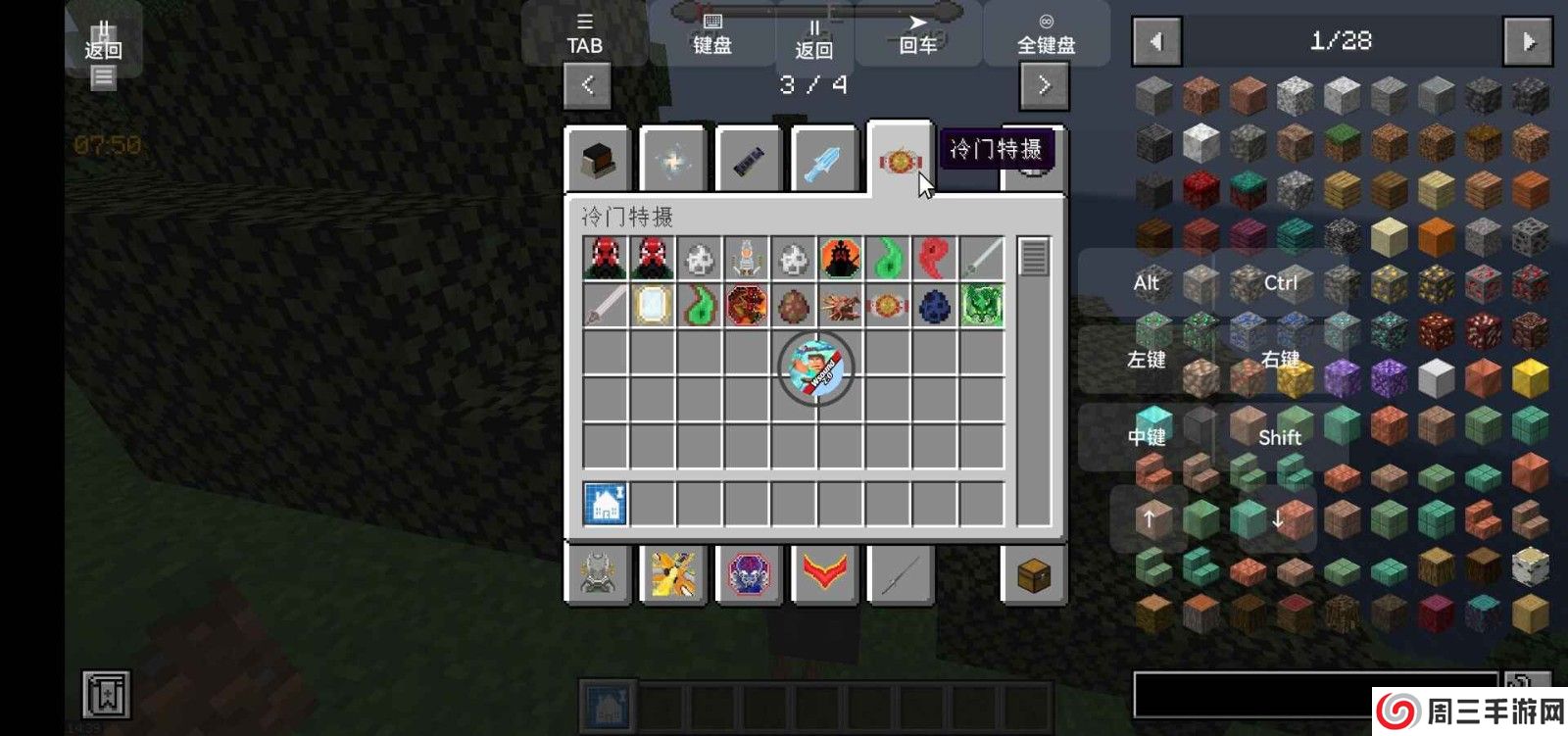Tap the Shift overlay key

(1280, 437)
